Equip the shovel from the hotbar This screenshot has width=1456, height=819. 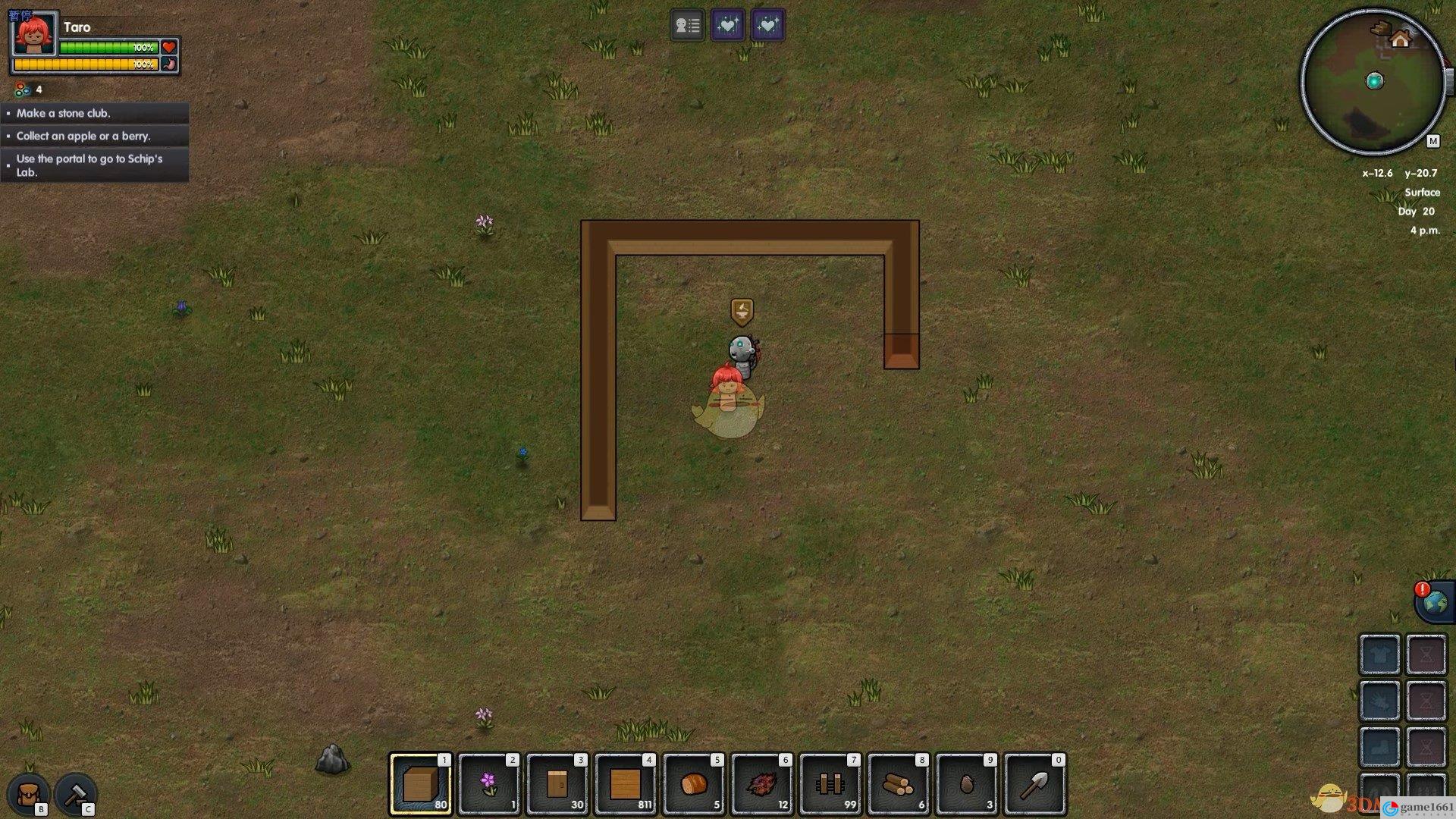click(1035, 784)
